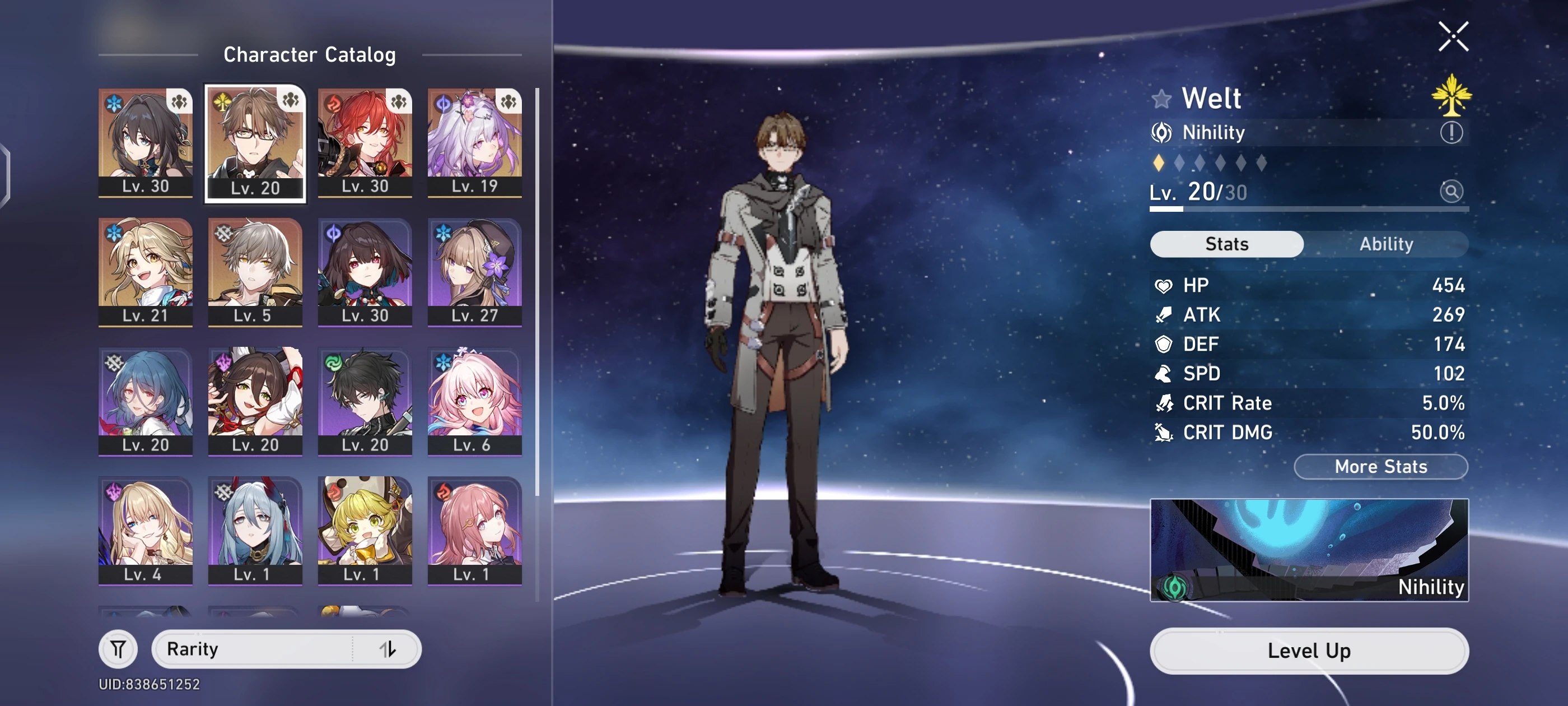The width and height of the screenshot is (1568, 706).
Task: Toggle the favorite star beside Welt's name
Action: tap(1163, 97)
